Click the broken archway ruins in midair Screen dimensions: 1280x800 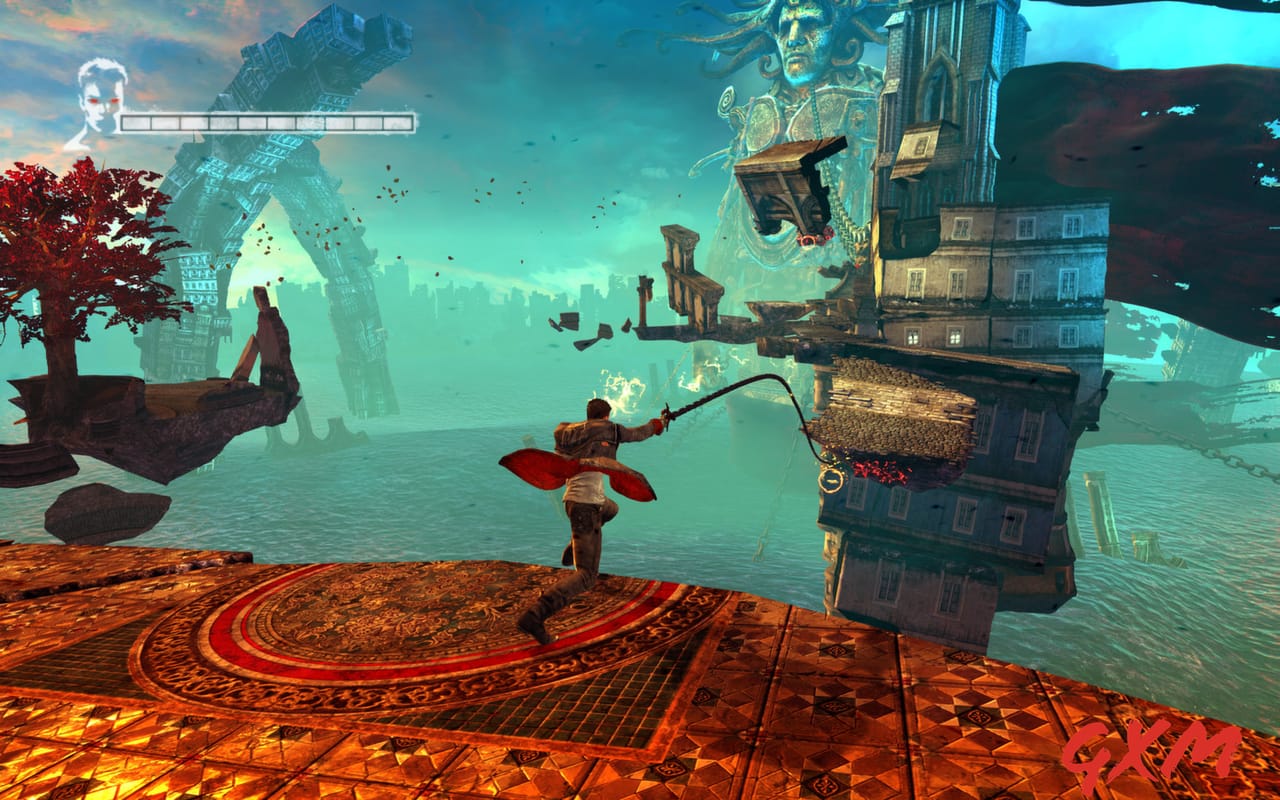[x=690, y=280]
